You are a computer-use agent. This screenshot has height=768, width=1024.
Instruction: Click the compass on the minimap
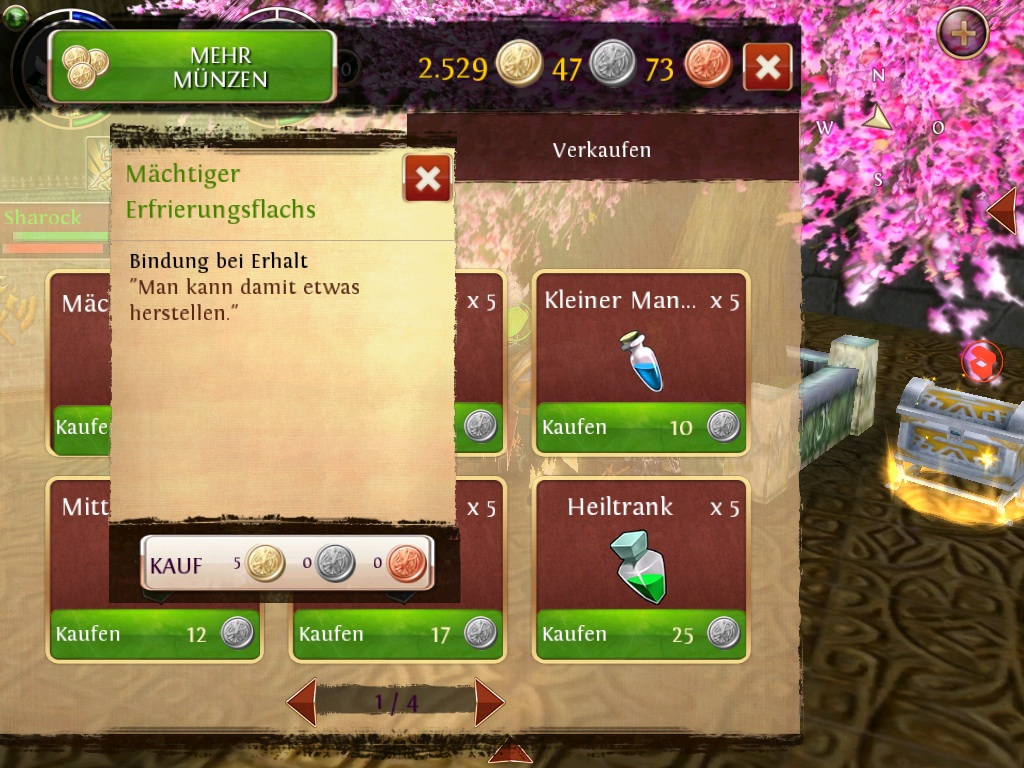click(878, 120)
